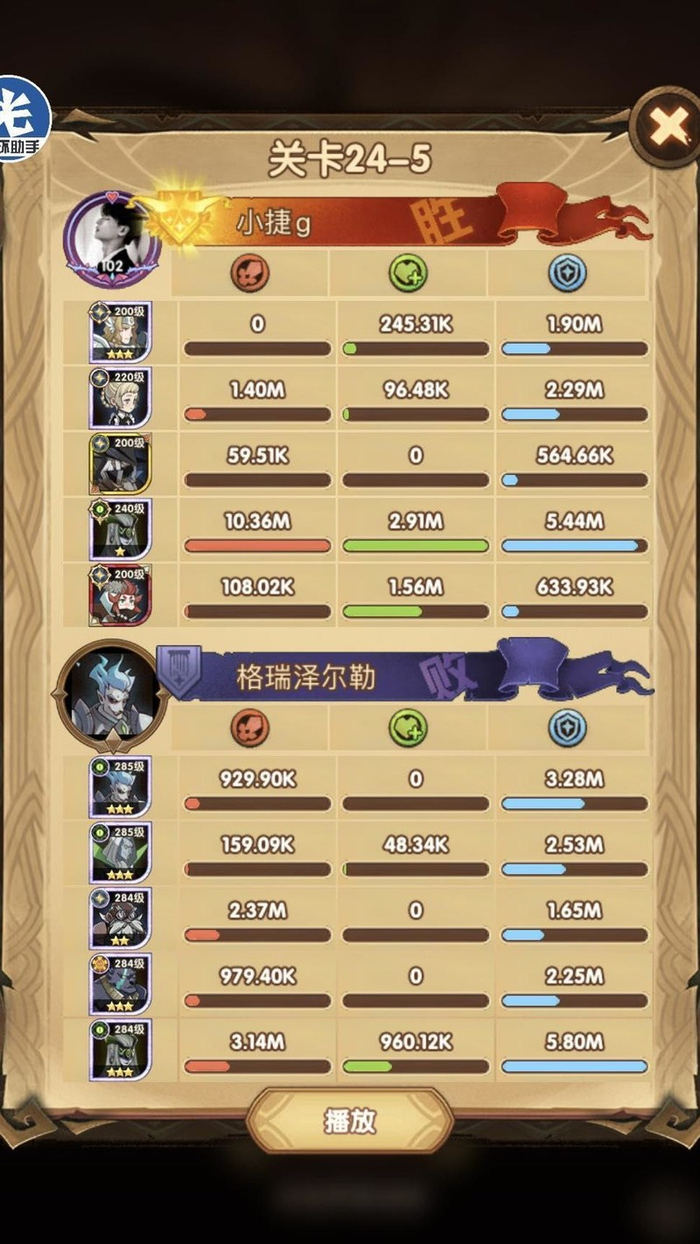Open the assistant overlay badge in the corner
700x1244 pixels.
coord(22,118)
